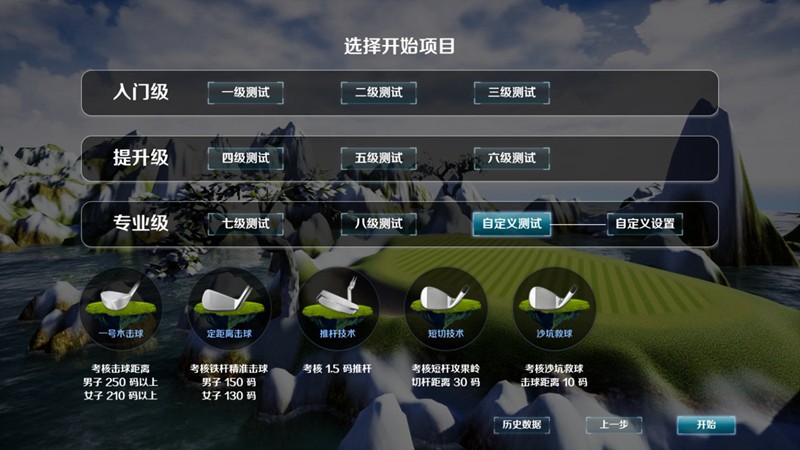The width and height of the screenshot is (800, 450).
Task: Select the 自定义测试 custom test
Action: [511, 224]
